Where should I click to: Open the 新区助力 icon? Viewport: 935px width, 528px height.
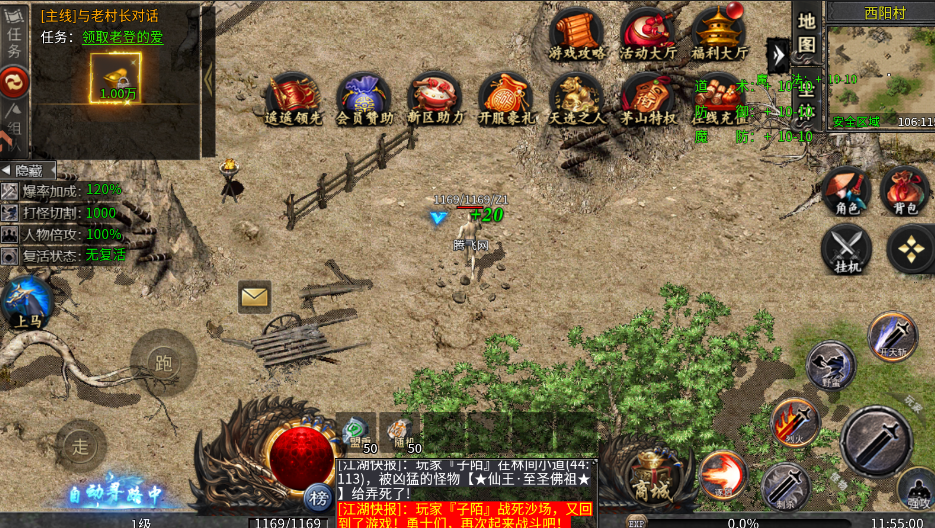434,97
